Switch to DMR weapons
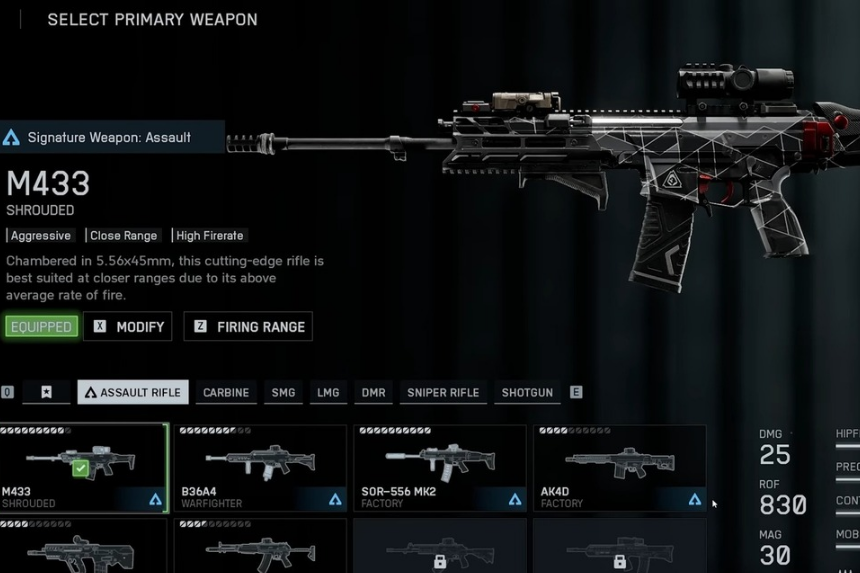 tap(374, 393)
